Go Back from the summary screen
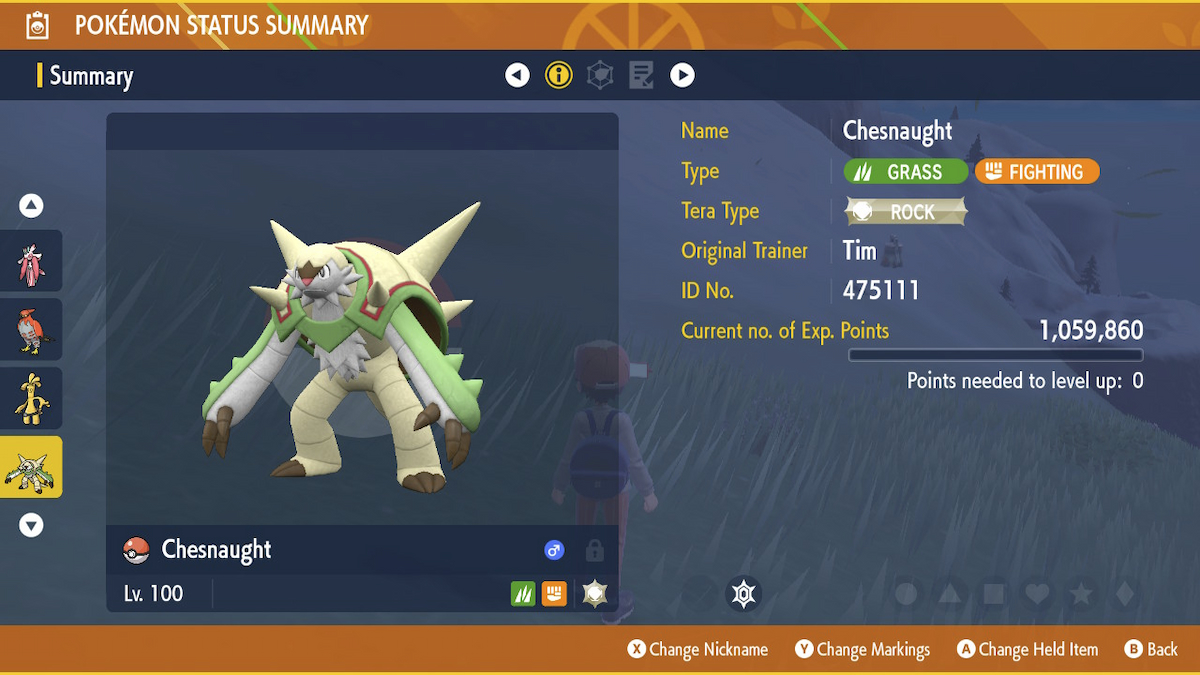Viewport: 1200px width, 675px height. pyautogui.click(x=1151, y=649)
